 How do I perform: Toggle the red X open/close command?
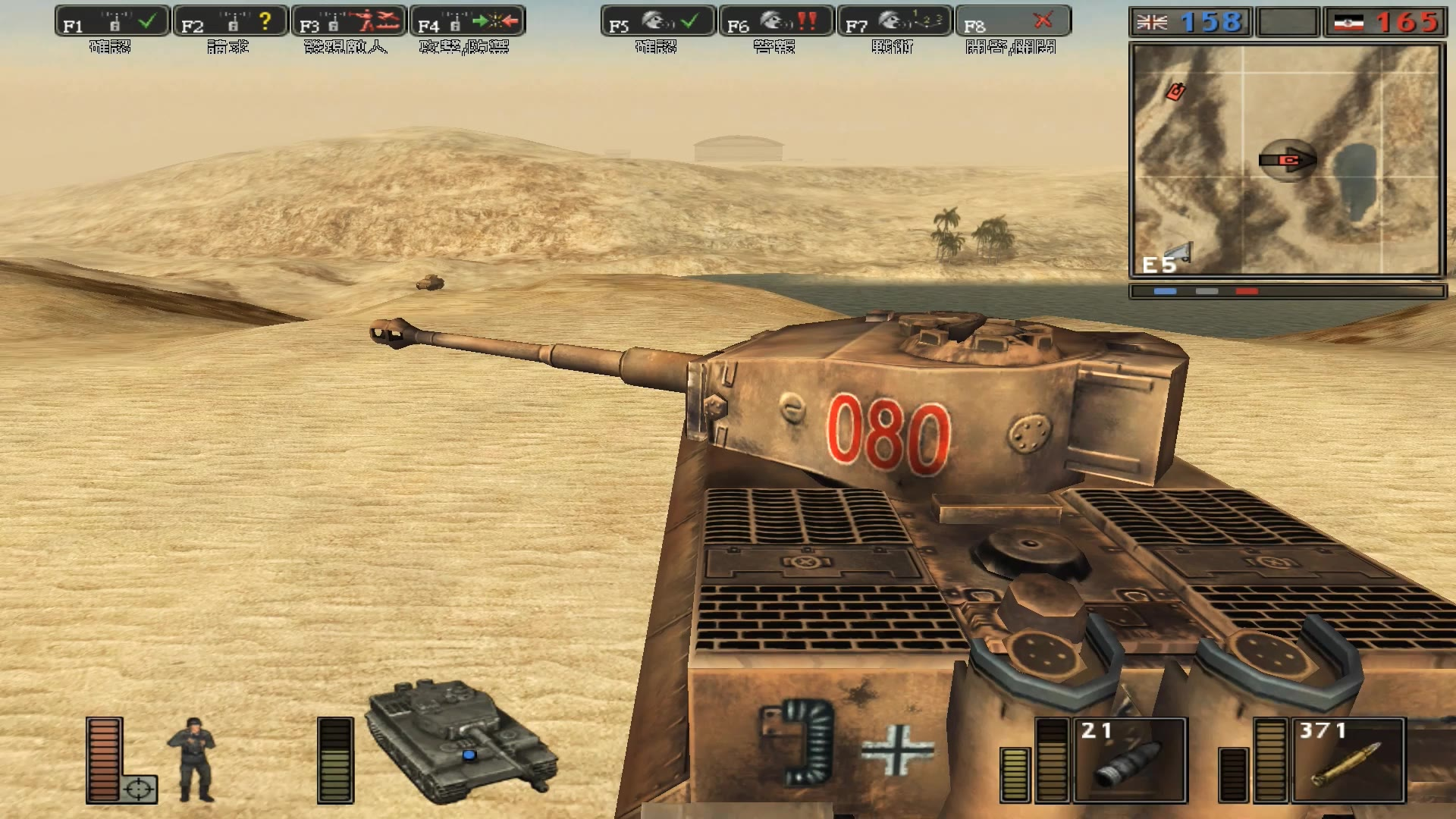click(x=1012, y=21)
